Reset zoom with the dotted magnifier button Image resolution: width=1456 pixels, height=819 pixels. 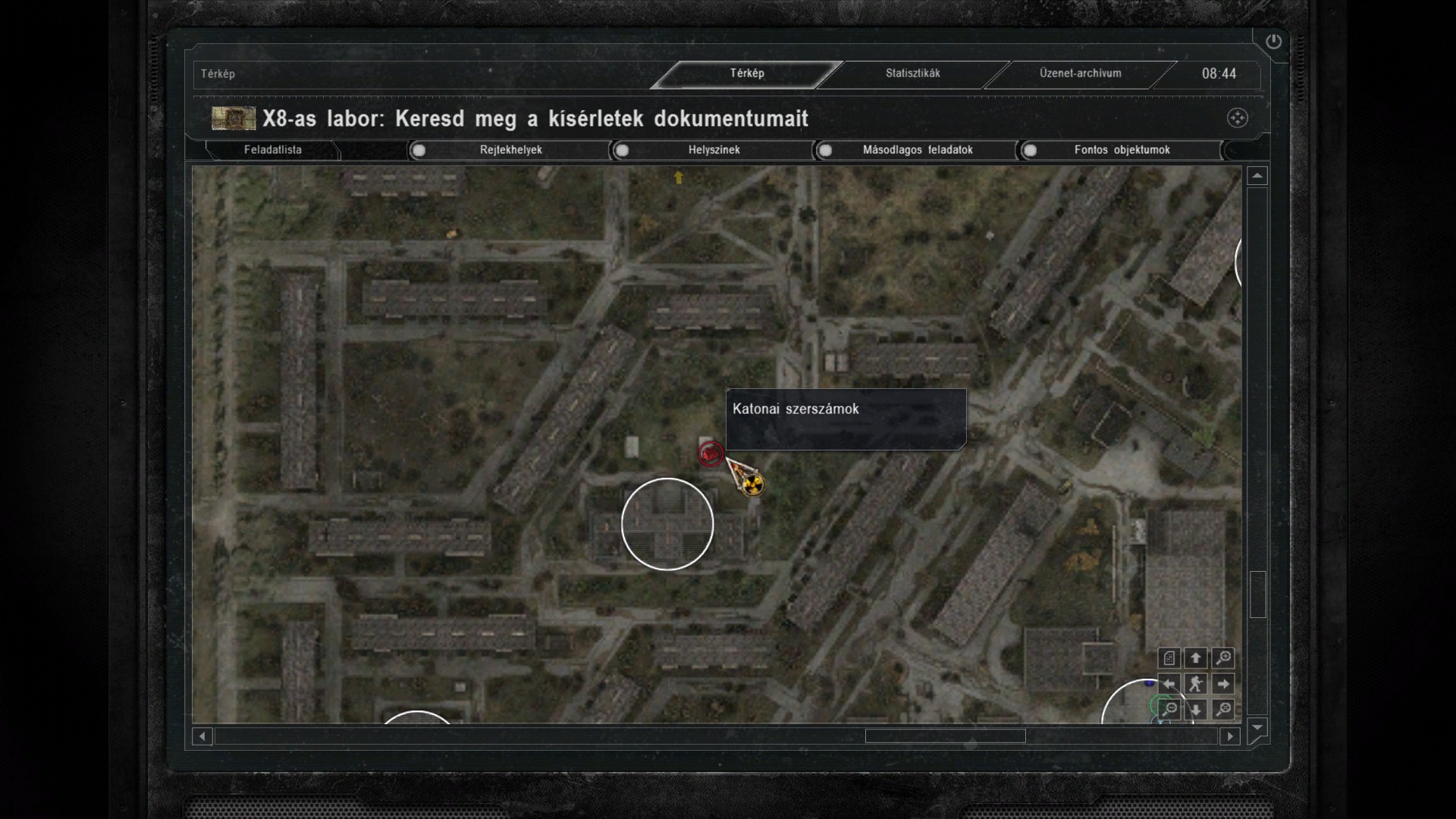click(1222, 710)
